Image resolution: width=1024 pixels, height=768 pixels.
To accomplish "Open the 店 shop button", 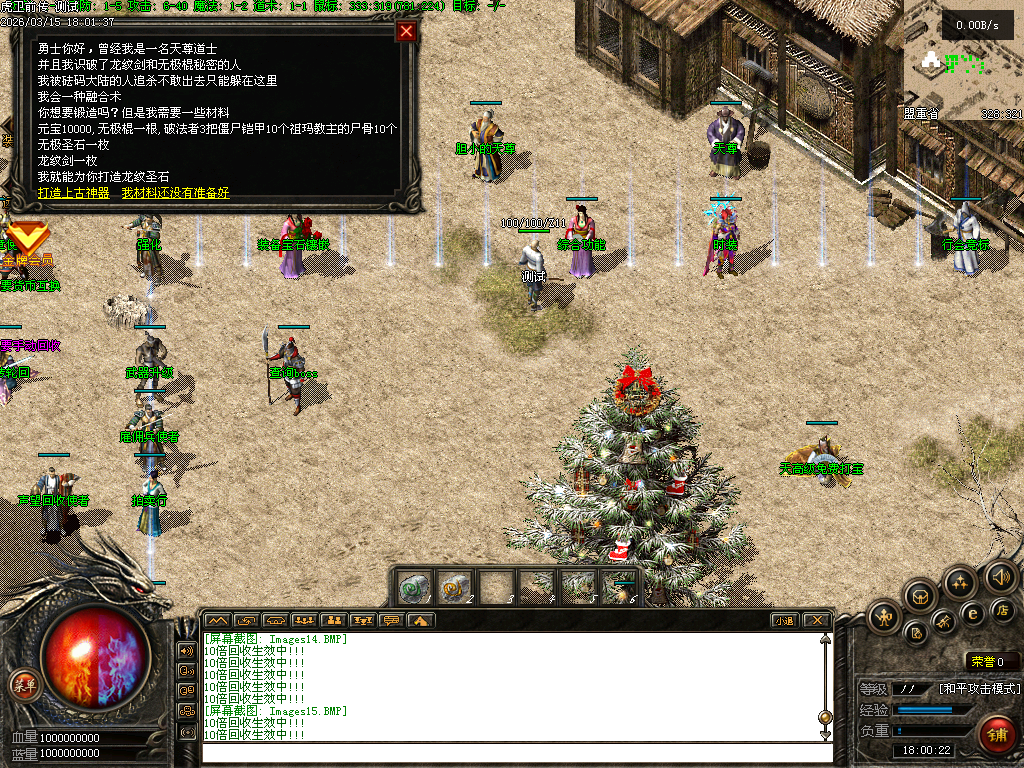I will click(1003, 609).
